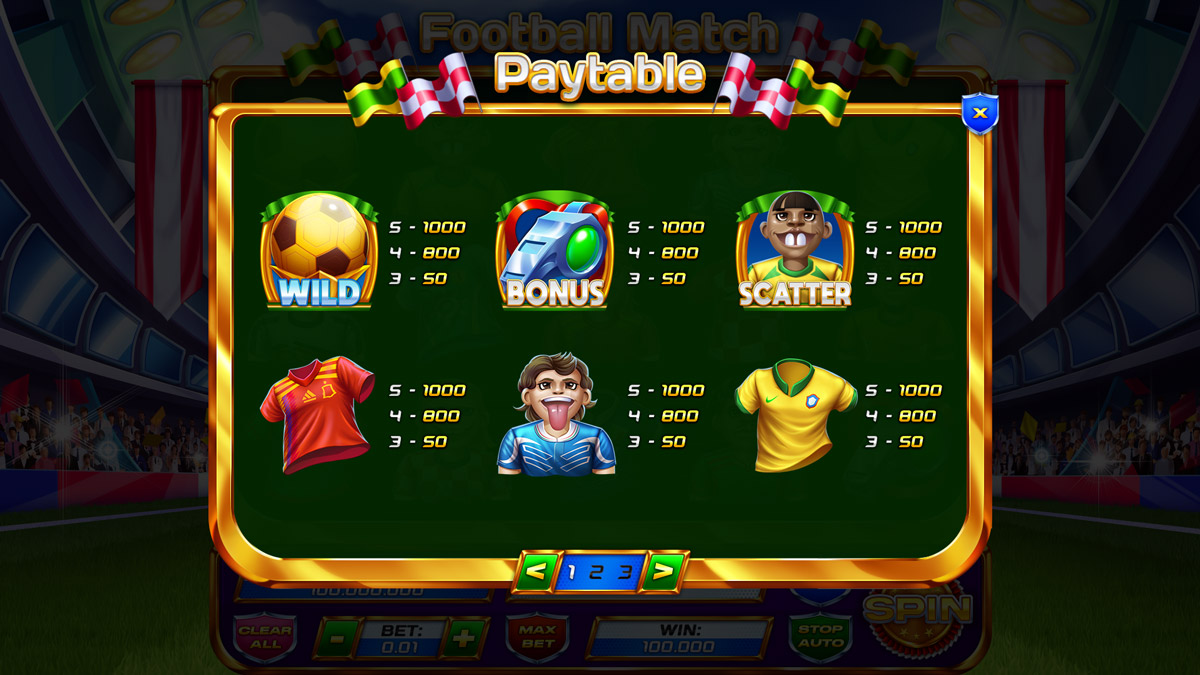Stop Auto spin

pos(820,636)
